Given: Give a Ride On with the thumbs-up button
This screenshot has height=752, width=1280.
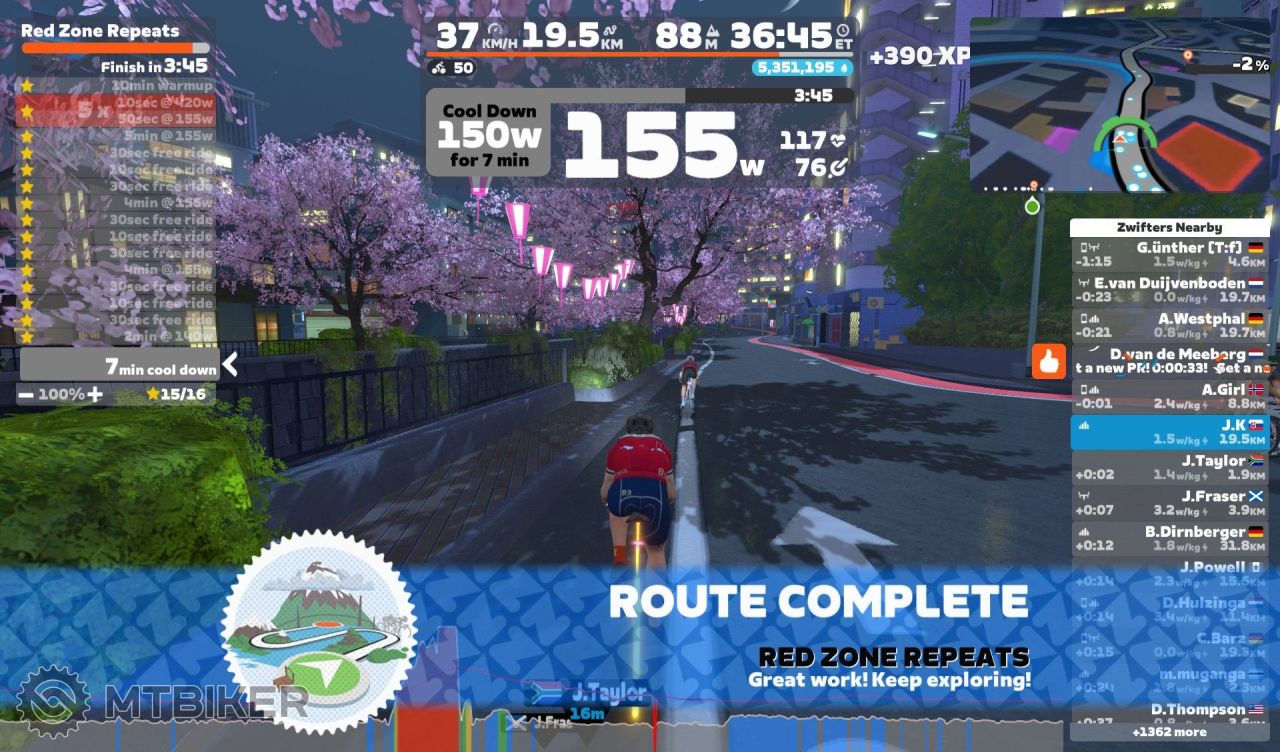Looking at the screenshot, I should tap(1049, 362).
